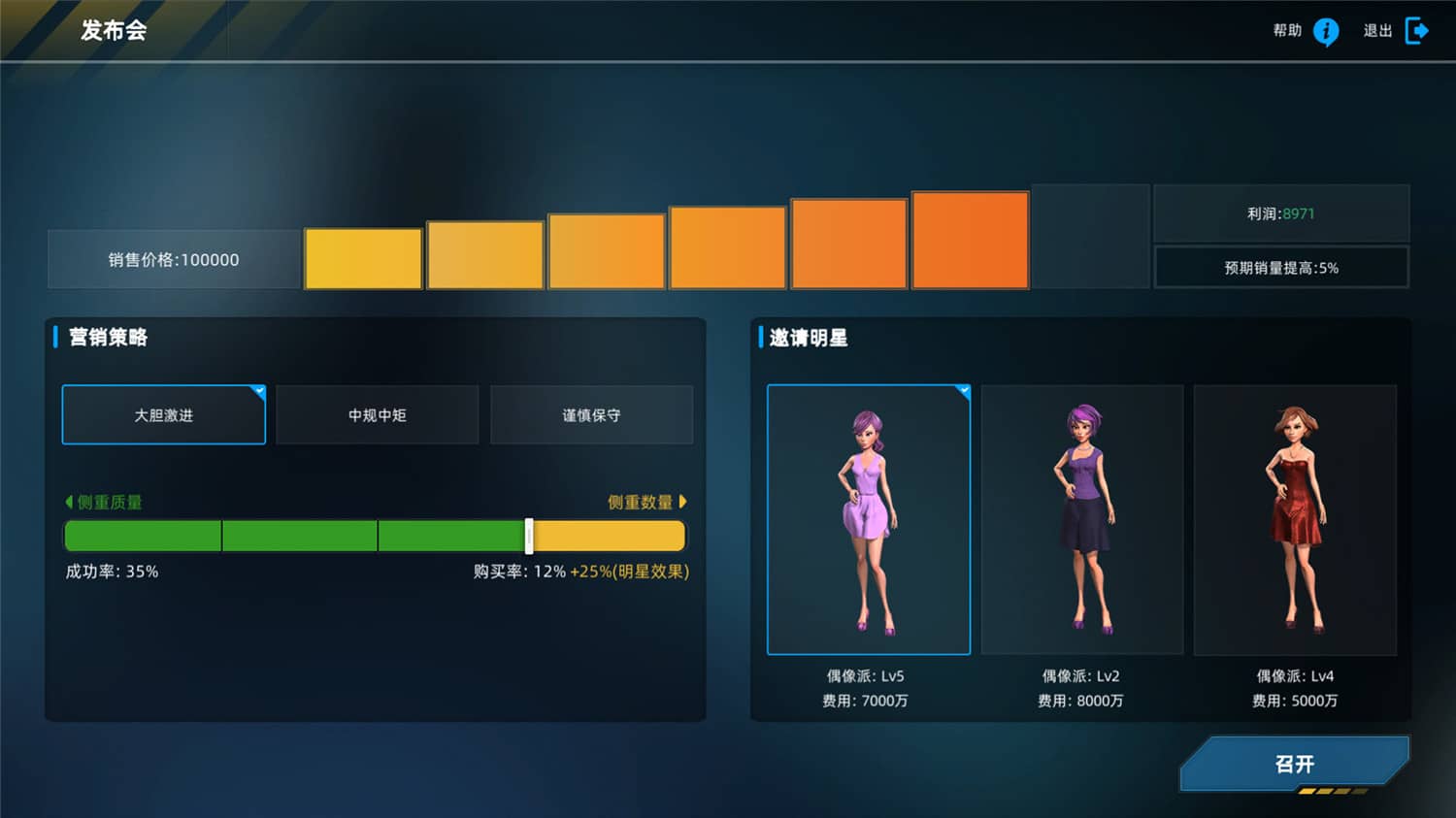Click the checkmark on the Lv5 idol card
The image size is (1456, 818).
coord(963,388)
